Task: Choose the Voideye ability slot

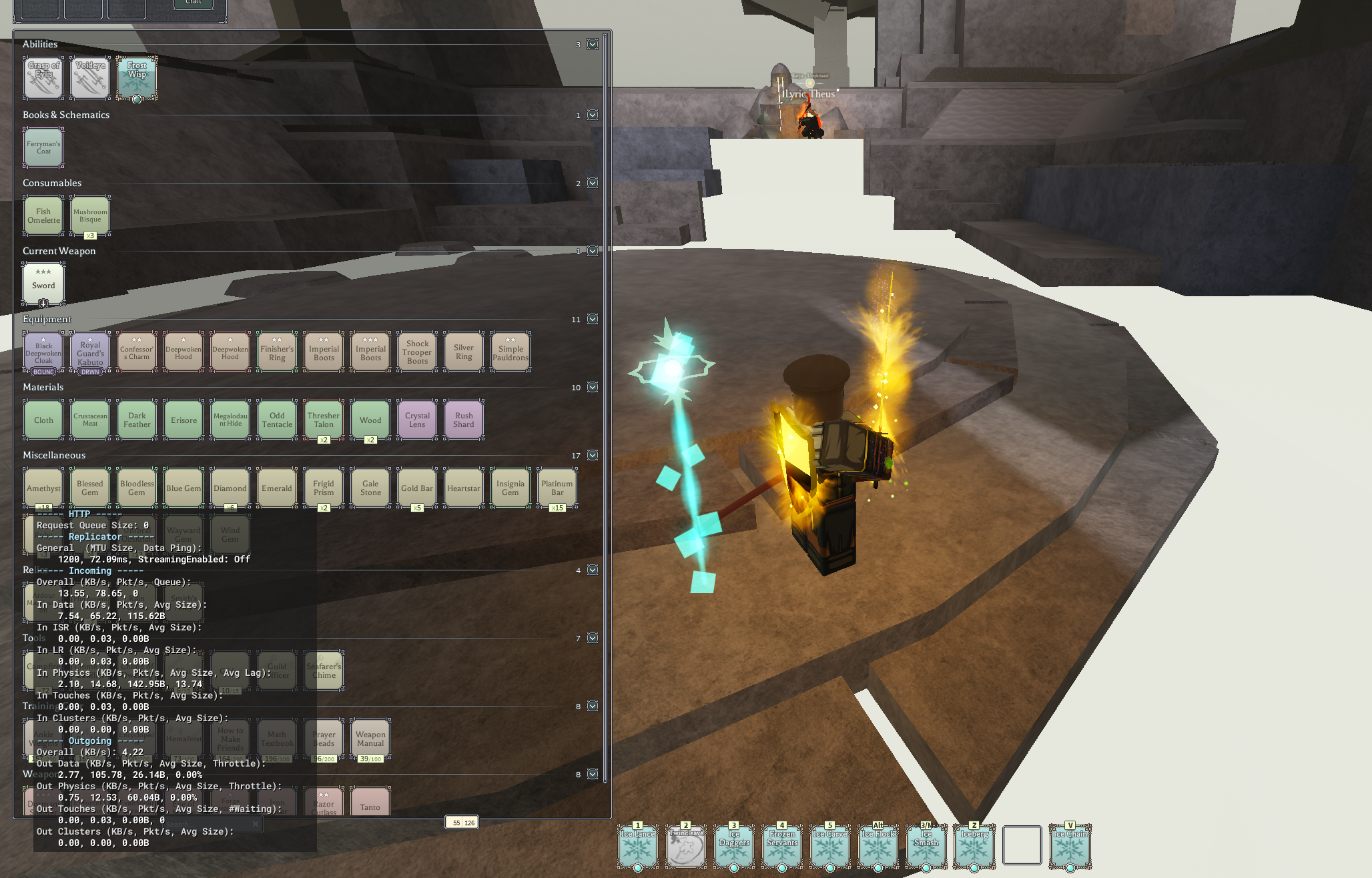Action: coord(90,78)
